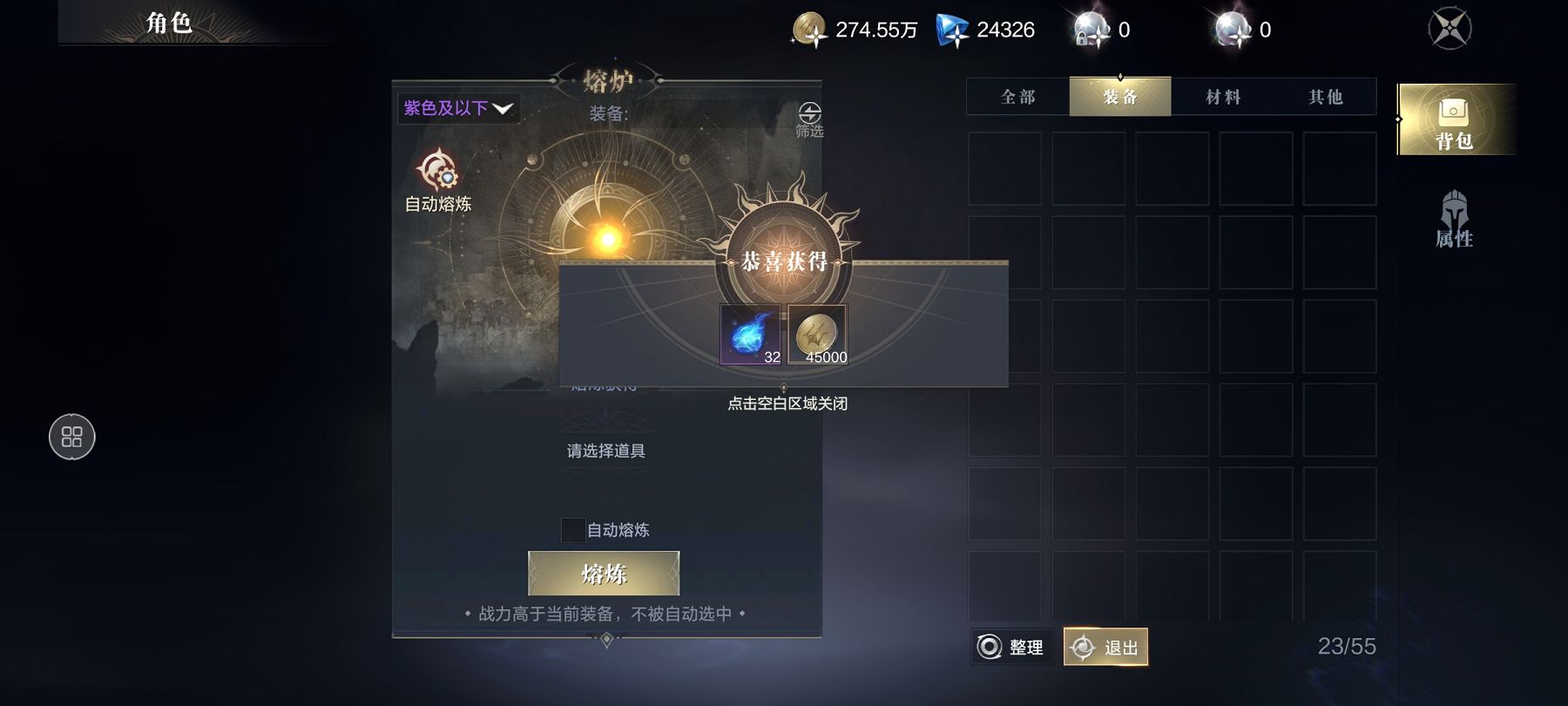This screenshot has height=706, width=1568.
Task: Toggle the 自动熔炼 checkbox
Action: pos(572,530)
